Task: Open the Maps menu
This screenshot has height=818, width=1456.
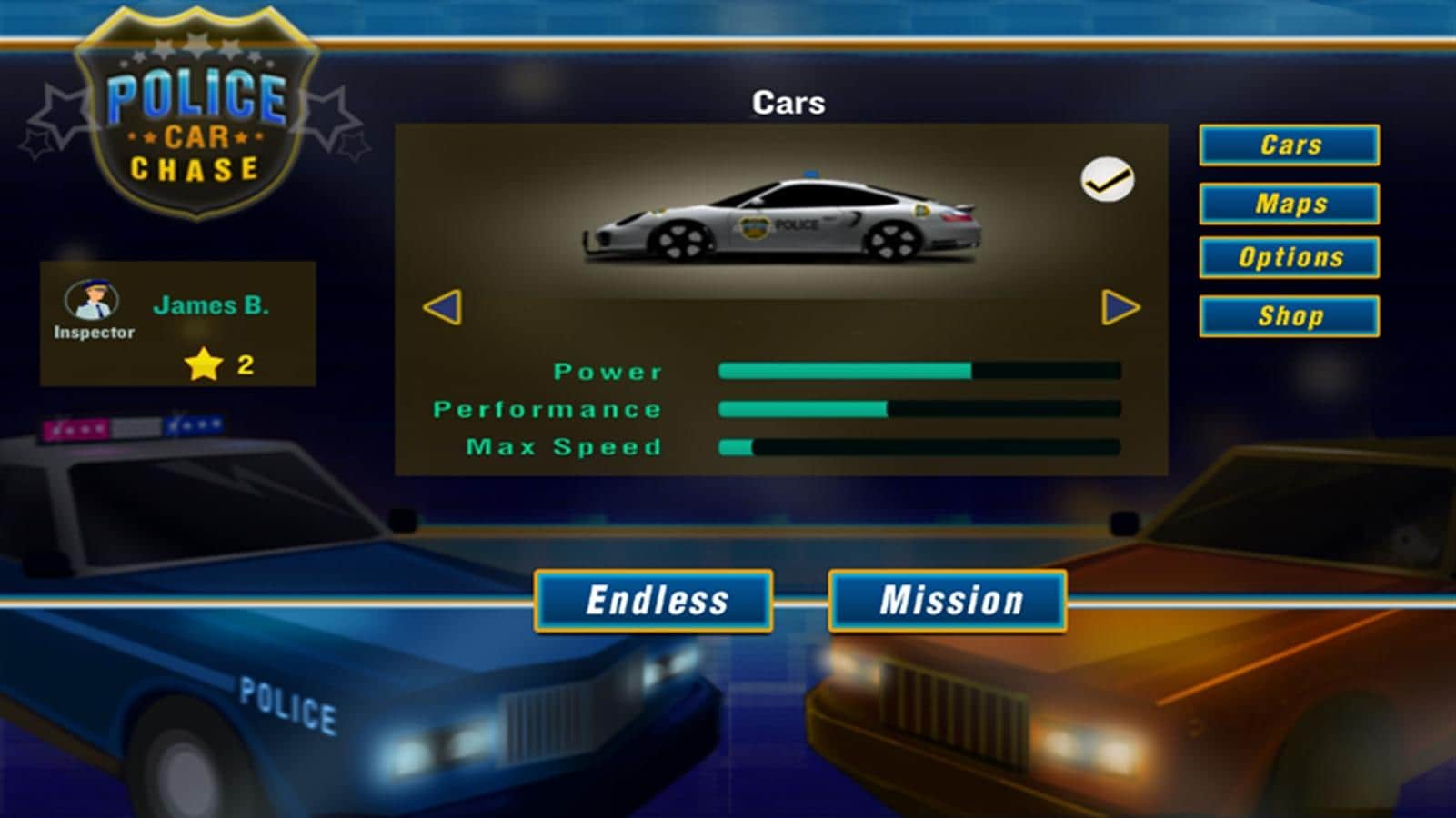Action: click(x=1289, y=204)
